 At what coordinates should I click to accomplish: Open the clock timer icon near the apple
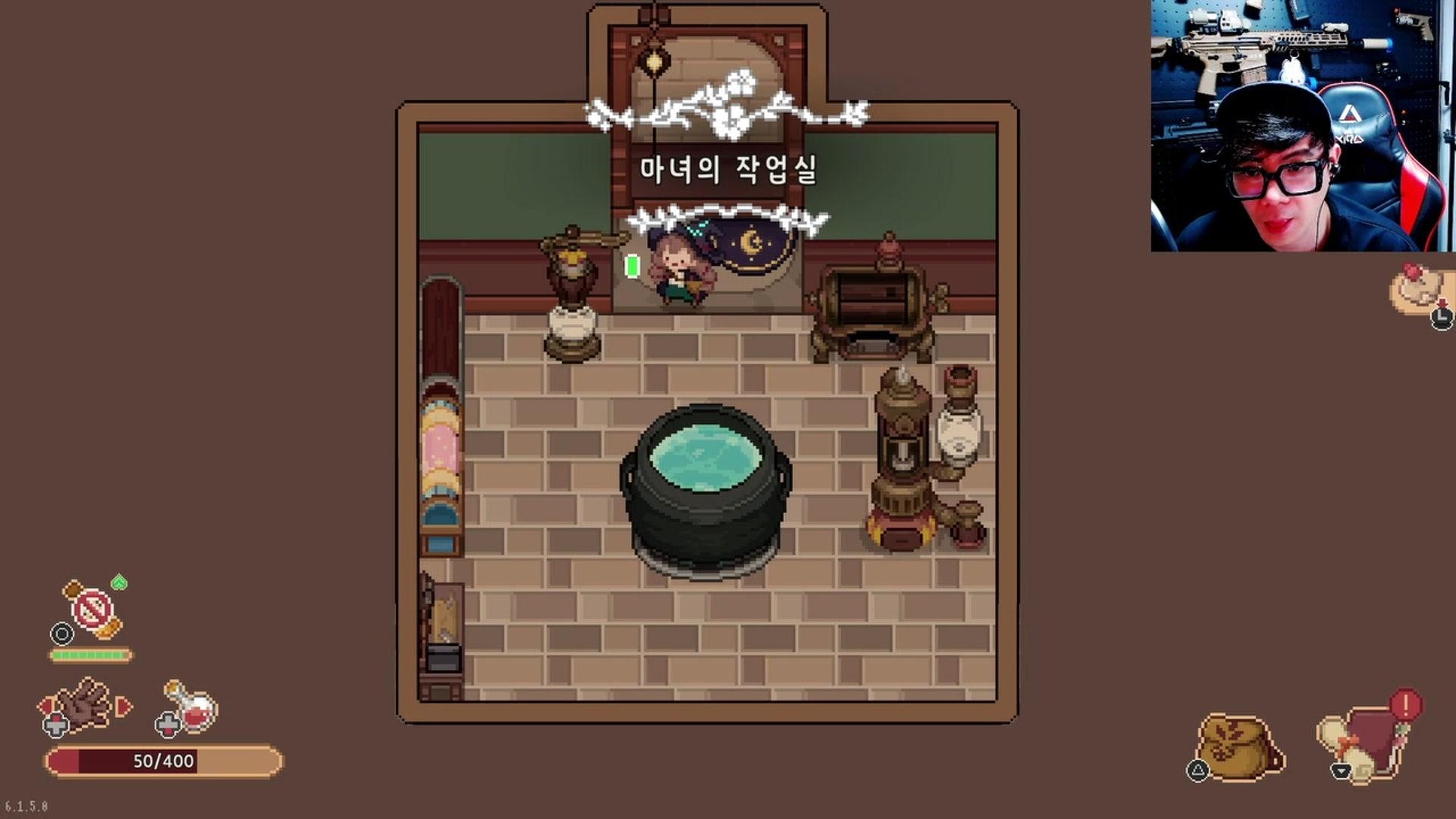(x=1441, y=316)
